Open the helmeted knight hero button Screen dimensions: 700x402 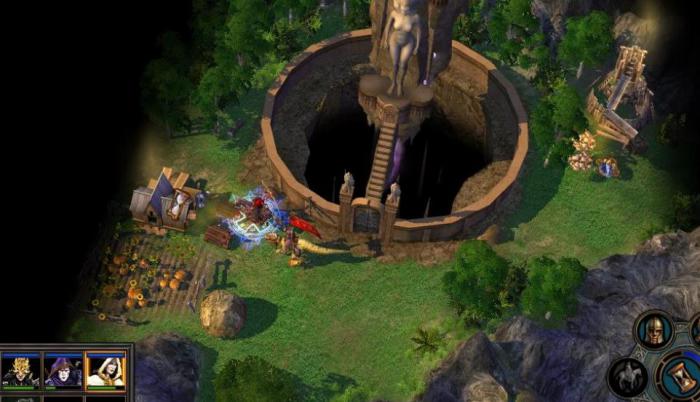(x=655, y=331)
